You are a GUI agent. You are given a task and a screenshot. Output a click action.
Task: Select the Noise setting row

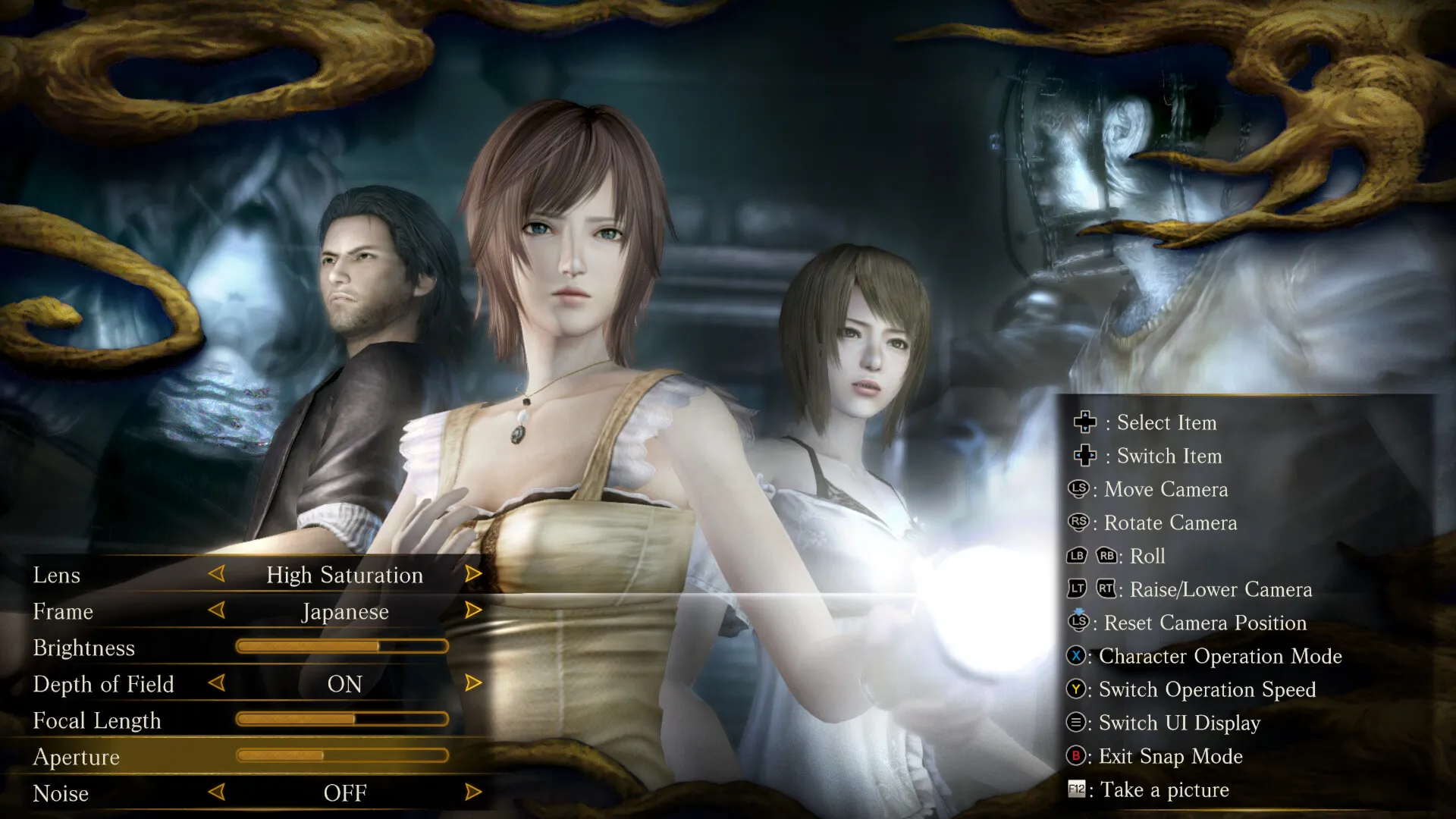click(61, 794)
